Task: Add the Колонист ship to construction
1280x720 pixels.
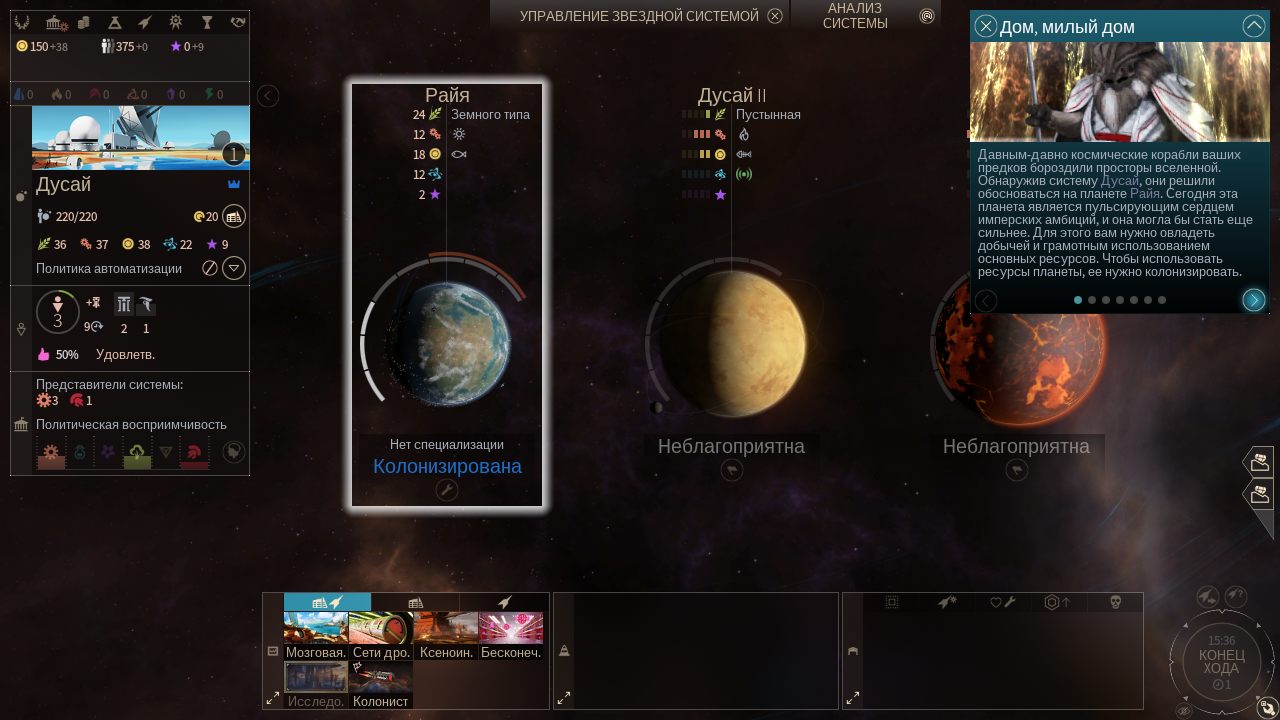Action: (381, 685)
